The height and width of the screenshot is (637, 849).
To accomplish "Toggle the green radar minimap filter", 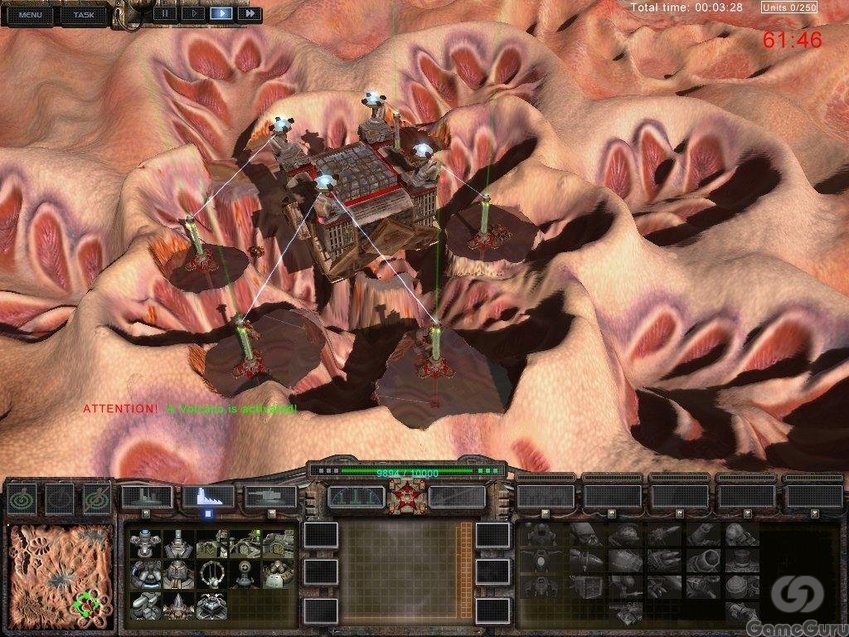I will (x=22, y=497).
